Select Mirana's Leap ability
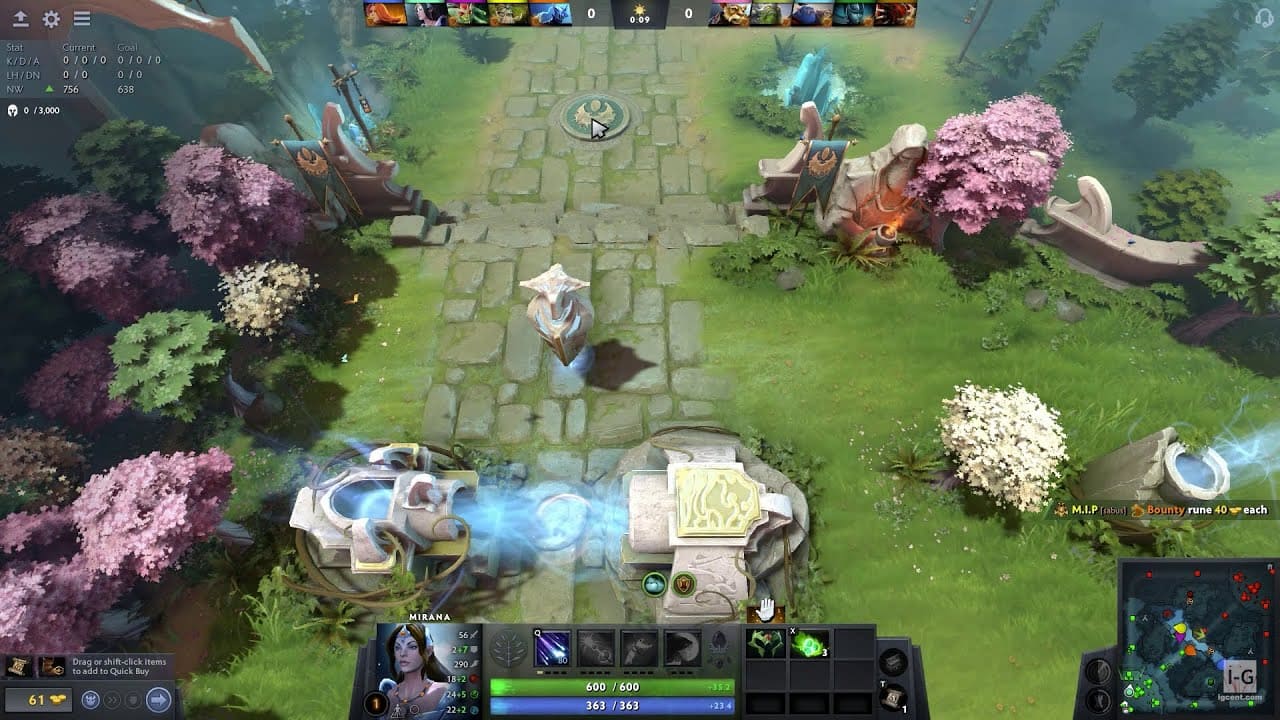Screen dimensions: 1280x720 pos(640,648)
